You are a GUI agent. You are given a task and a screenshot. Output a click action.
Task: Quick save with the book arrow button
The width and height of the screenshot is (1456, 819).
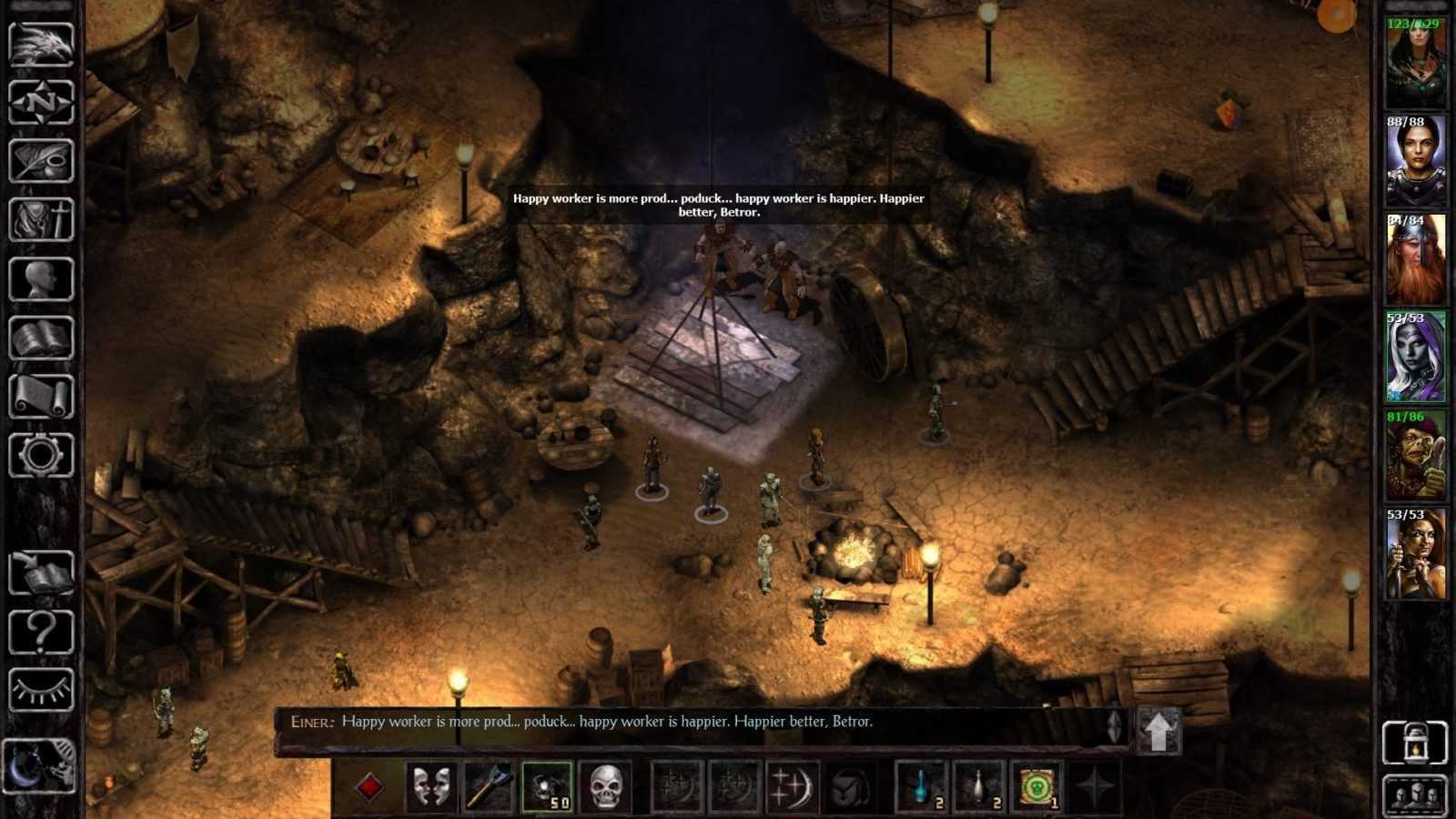tap(41, 573)
